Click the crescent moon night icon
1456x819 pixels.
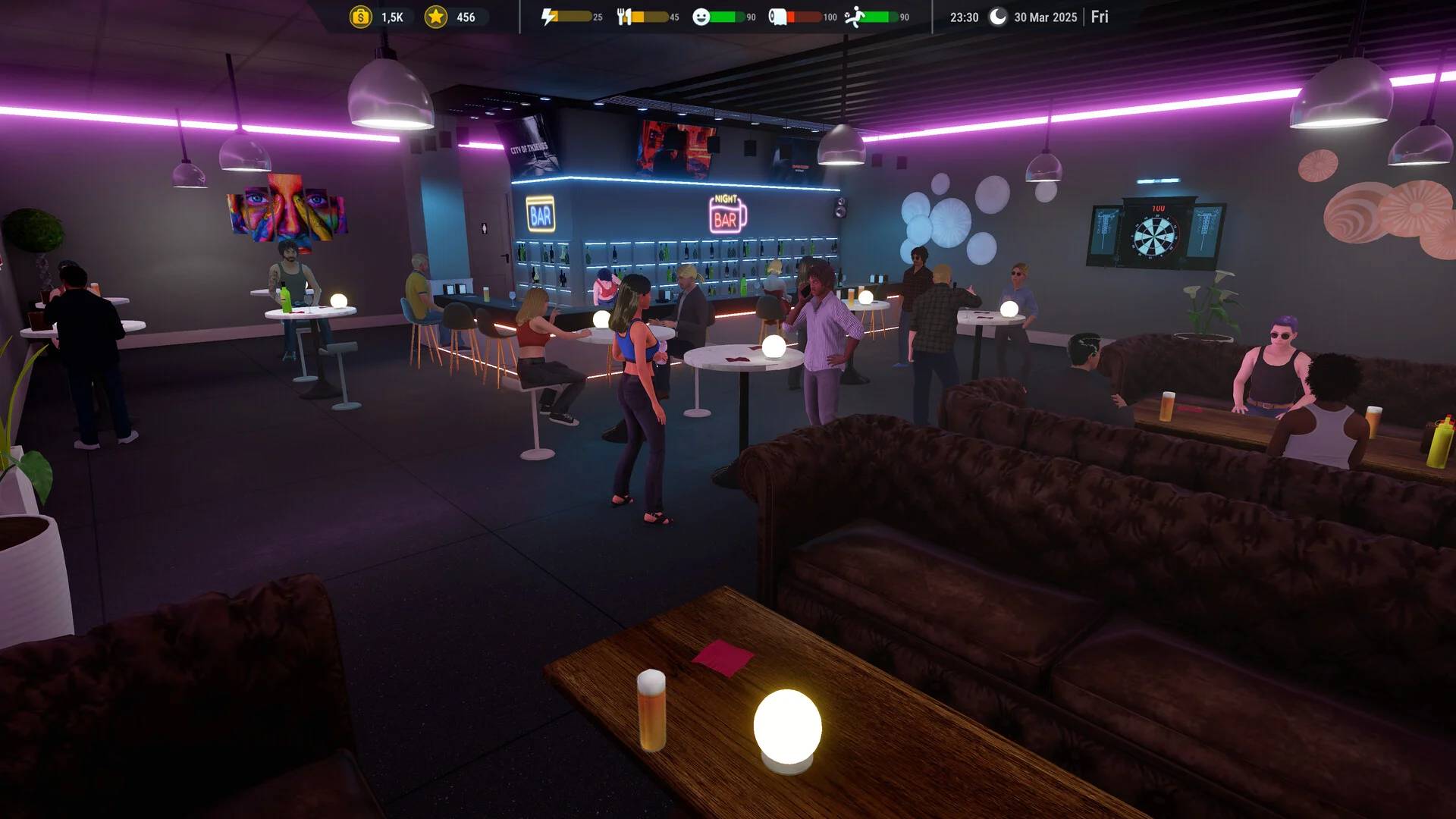[x=998, y=17]
